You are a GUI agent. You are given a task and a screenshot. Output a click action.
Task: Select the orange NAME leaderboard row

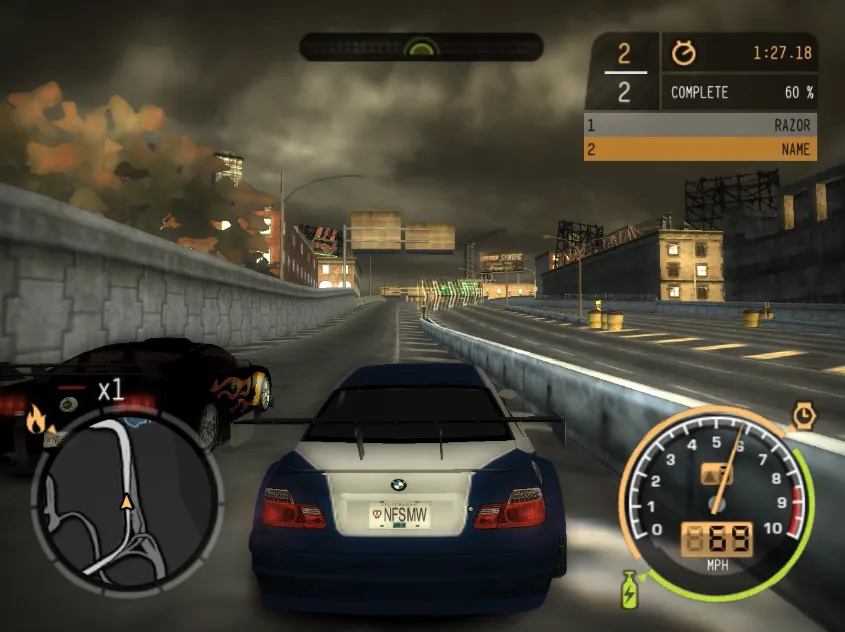(700, 149)
